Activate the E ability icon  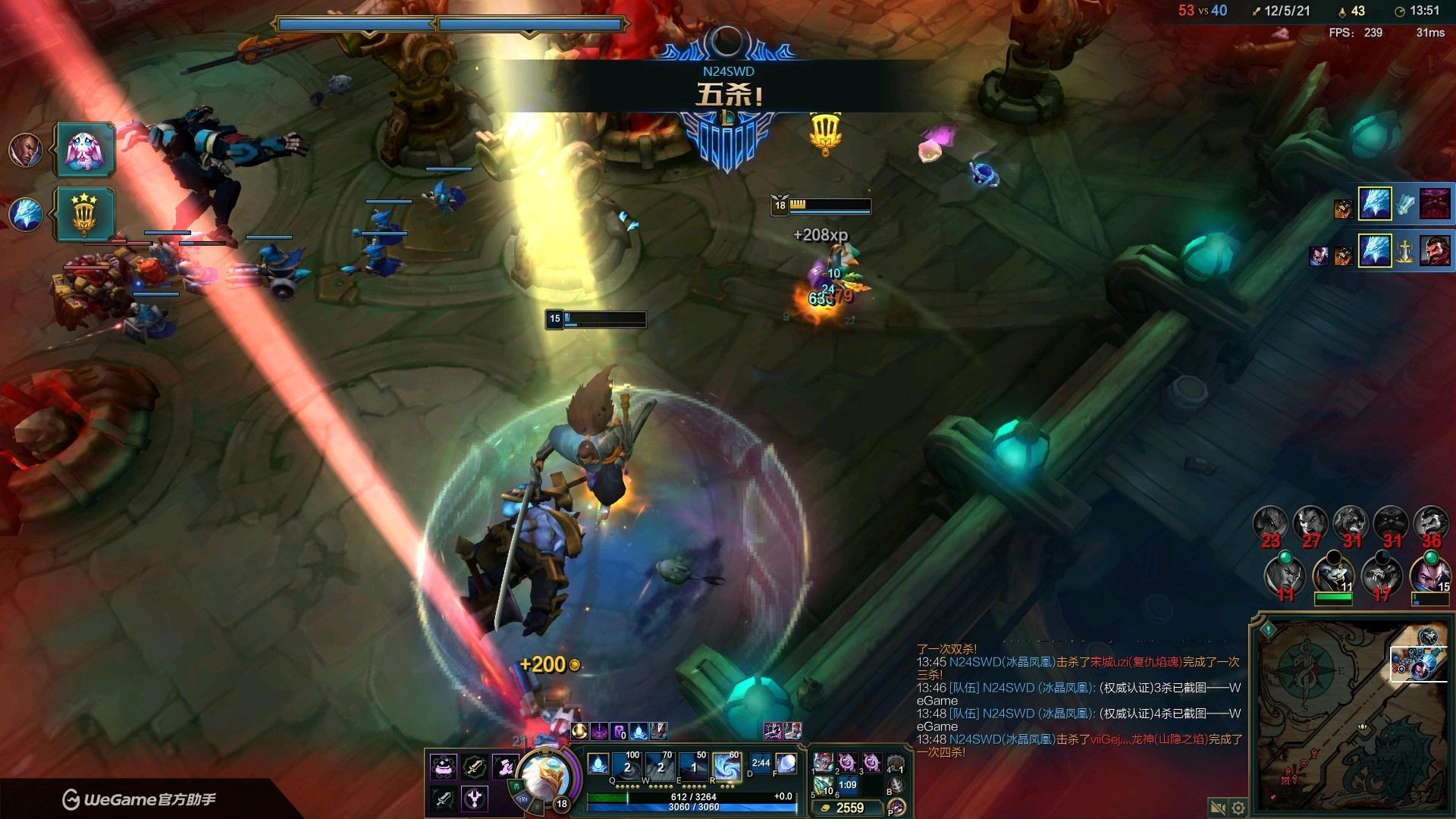coord(694,766)
